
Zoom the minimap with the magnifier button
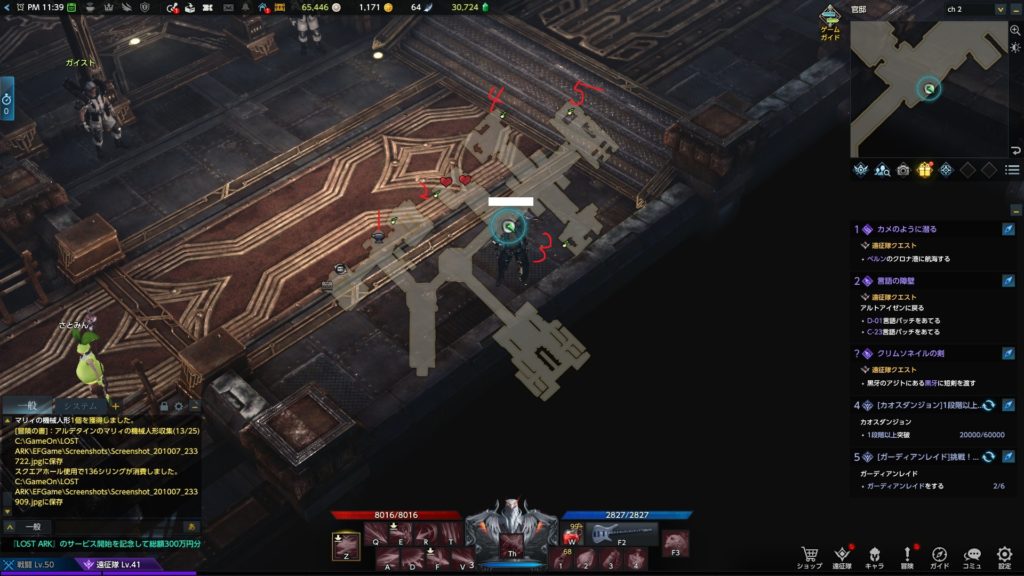click(1015, 31)
